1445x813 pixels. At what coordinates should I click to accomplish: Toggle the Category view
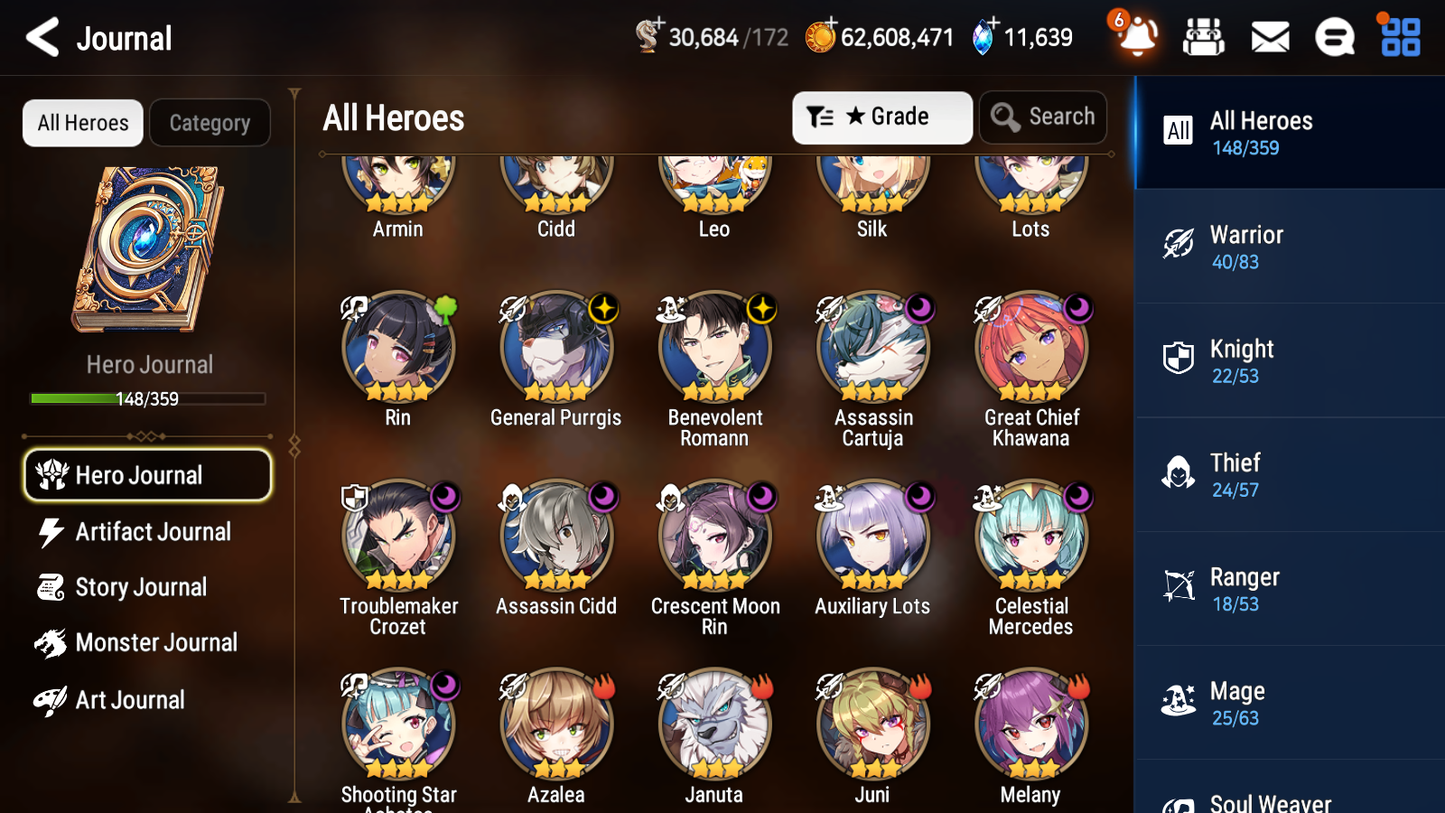click(x=210, y=122)
